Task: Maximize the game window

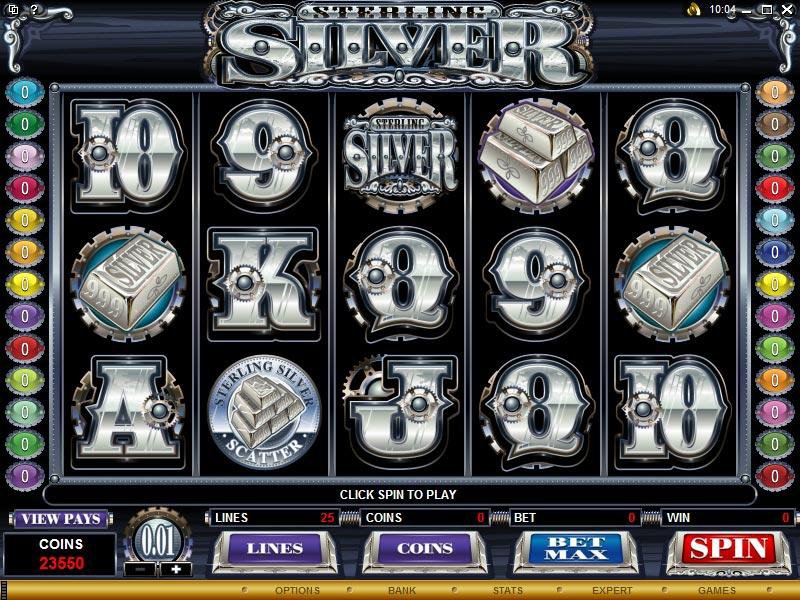Action: pyautogui.click(x=768, y=9)
